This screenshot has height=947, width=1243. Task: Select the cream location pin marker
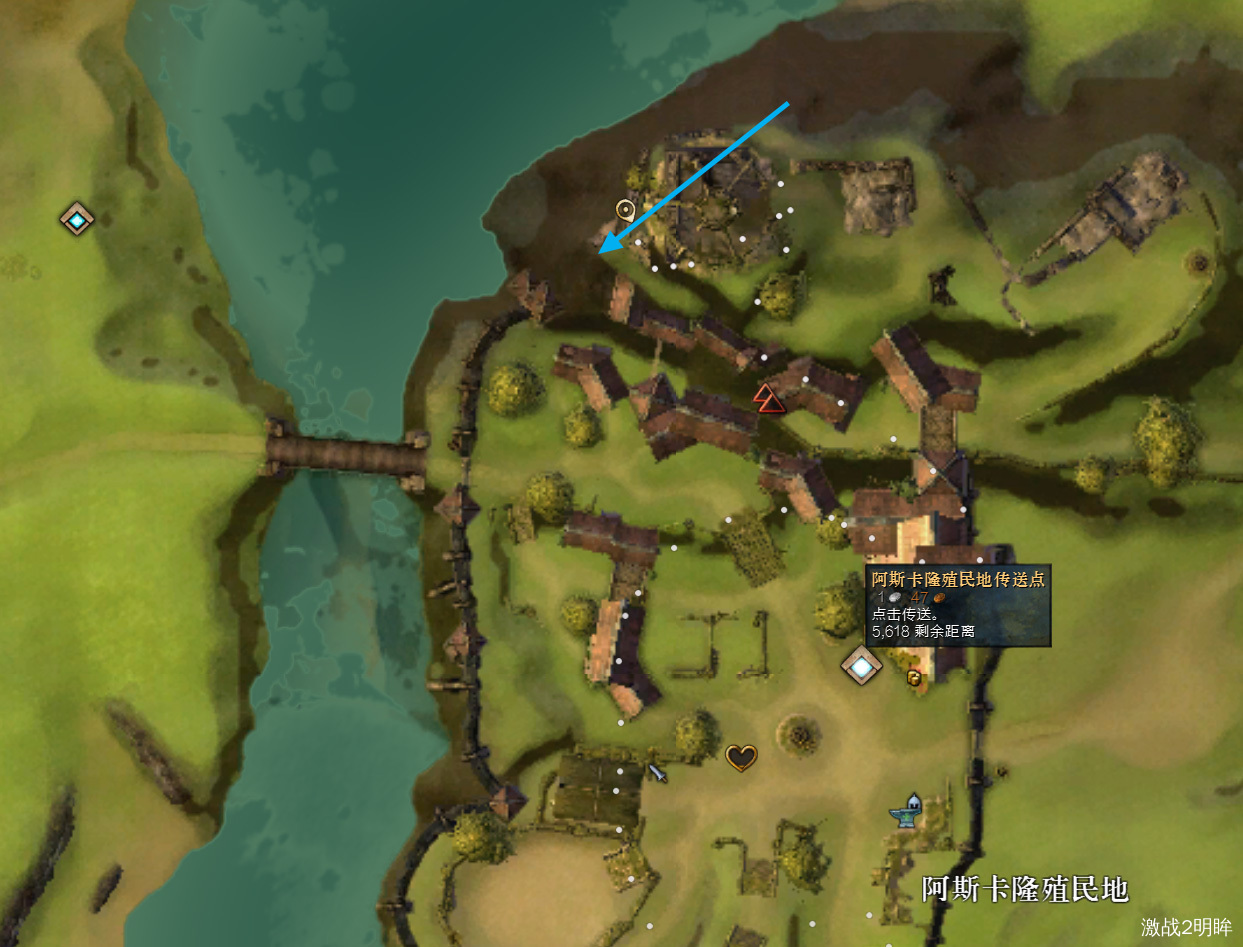coord(626,210)
